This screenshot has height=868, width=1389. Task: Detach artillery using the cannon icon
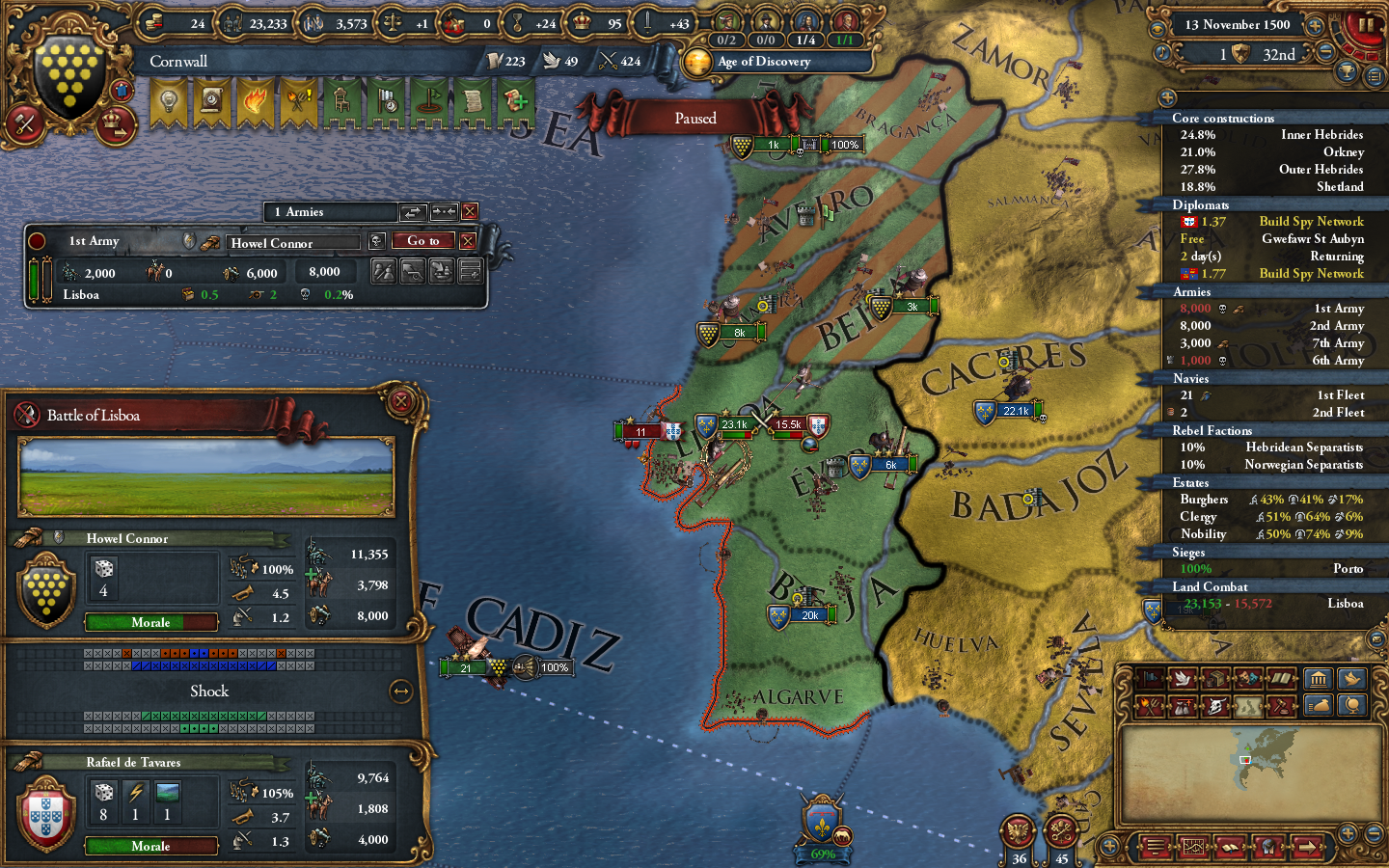pos(411,271)
